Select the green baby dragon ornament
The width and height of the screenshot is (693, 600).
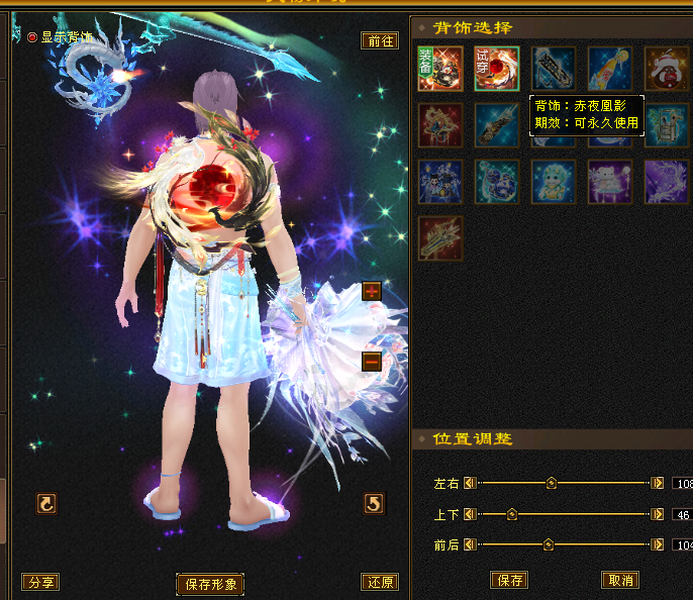(553, 182)
